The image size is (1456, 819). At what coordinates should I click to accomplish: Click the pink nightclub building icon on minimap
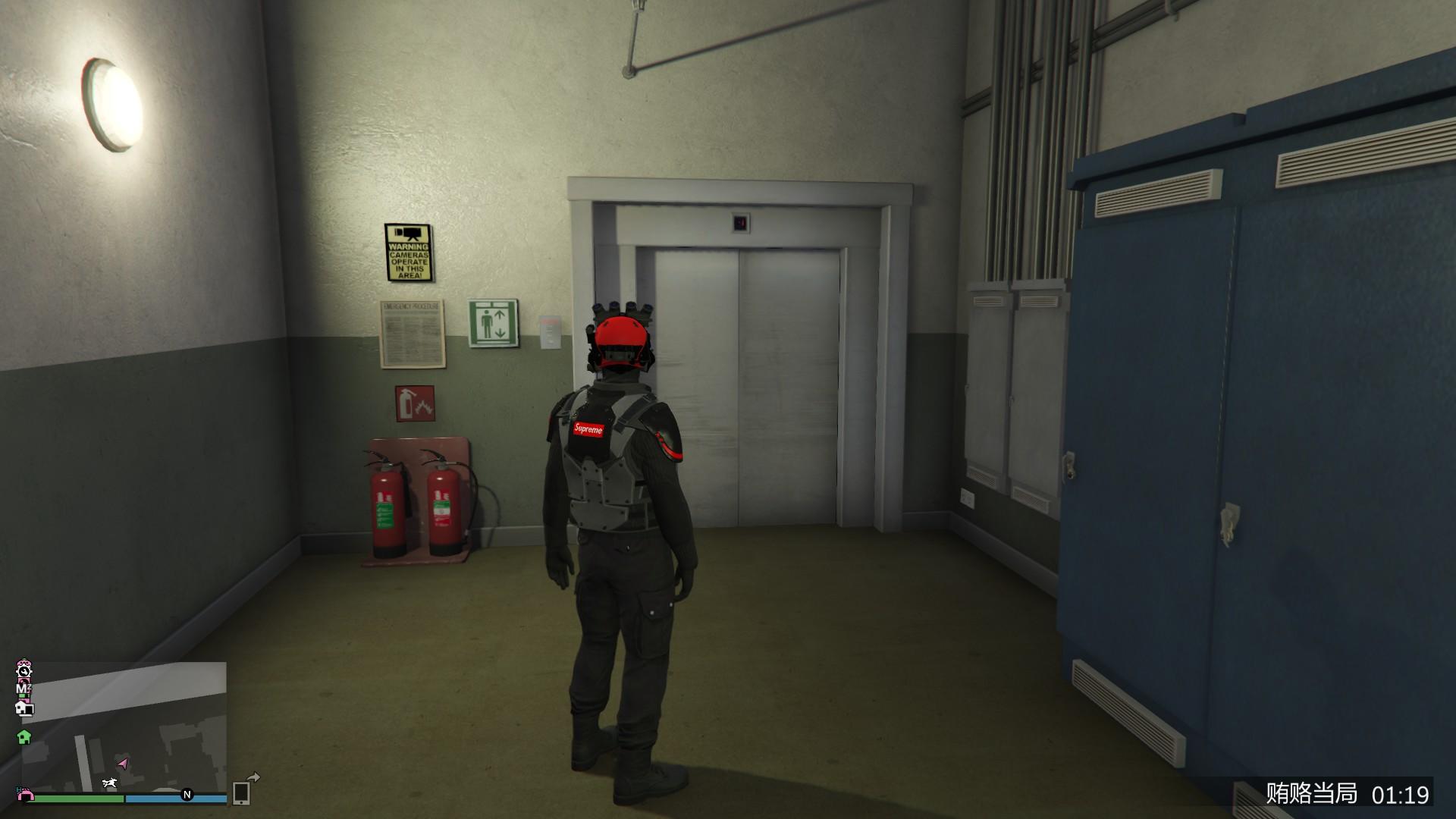[25, 795]
